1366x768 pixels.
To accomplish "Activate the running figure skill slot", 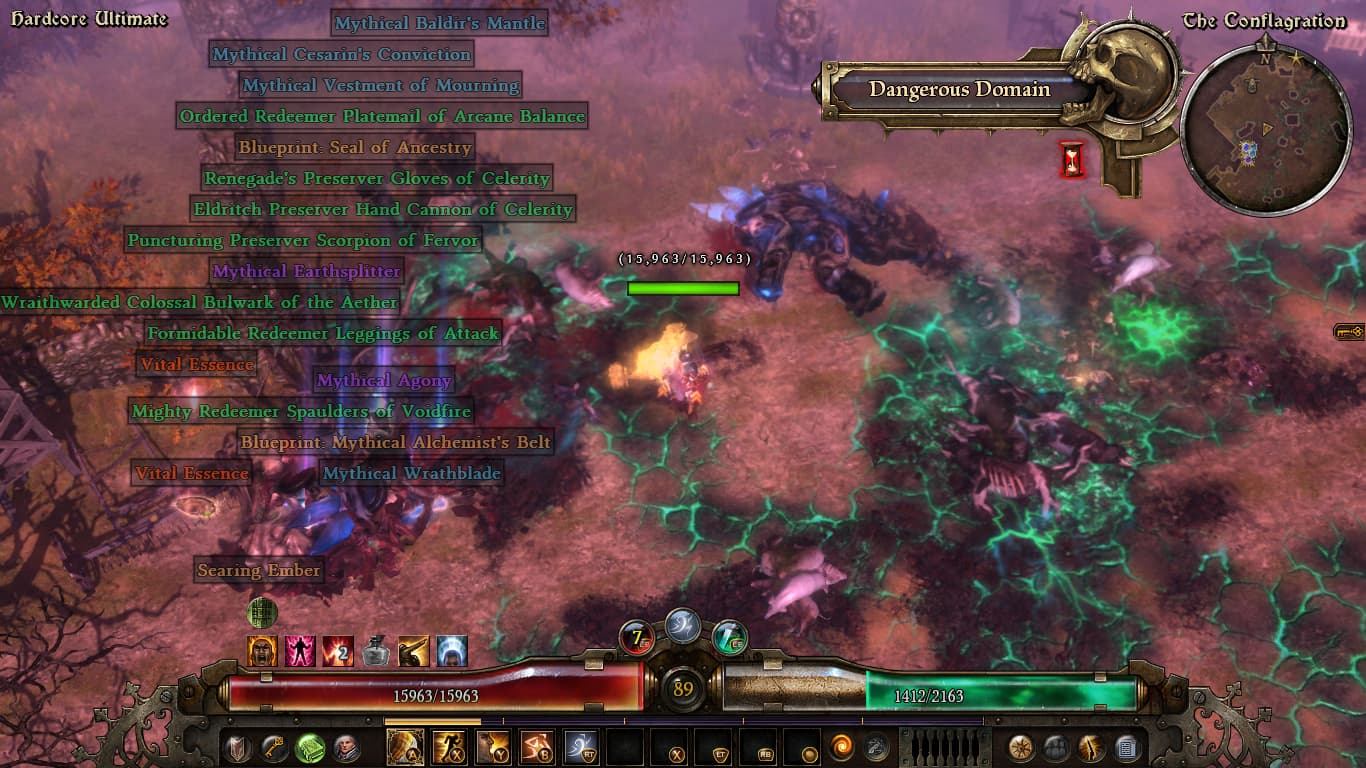I will [x=449, y=748].
